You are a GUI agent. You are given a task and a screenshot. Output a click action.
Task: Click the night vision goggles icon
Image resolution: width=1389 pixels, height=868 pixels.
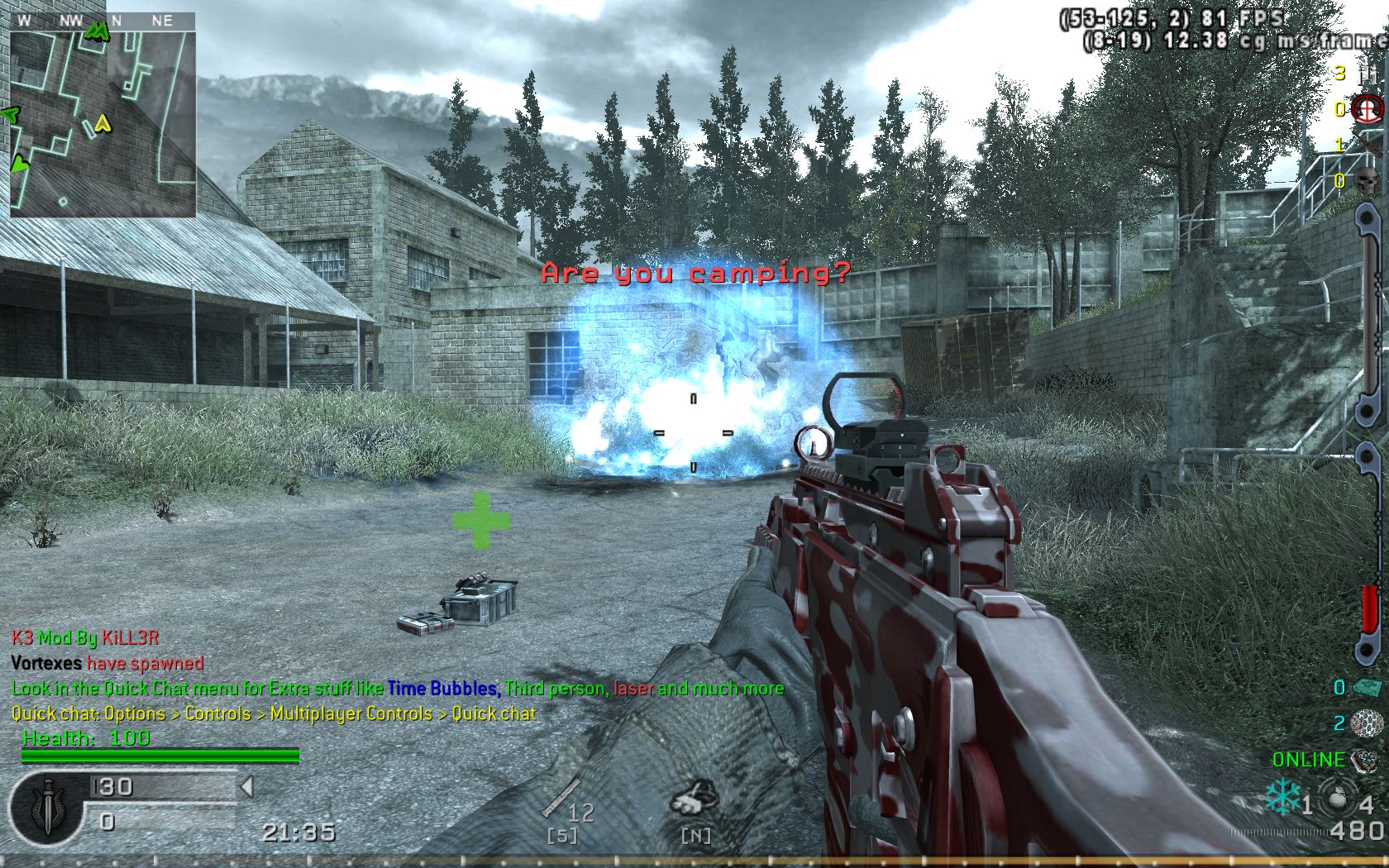[693, 799]
